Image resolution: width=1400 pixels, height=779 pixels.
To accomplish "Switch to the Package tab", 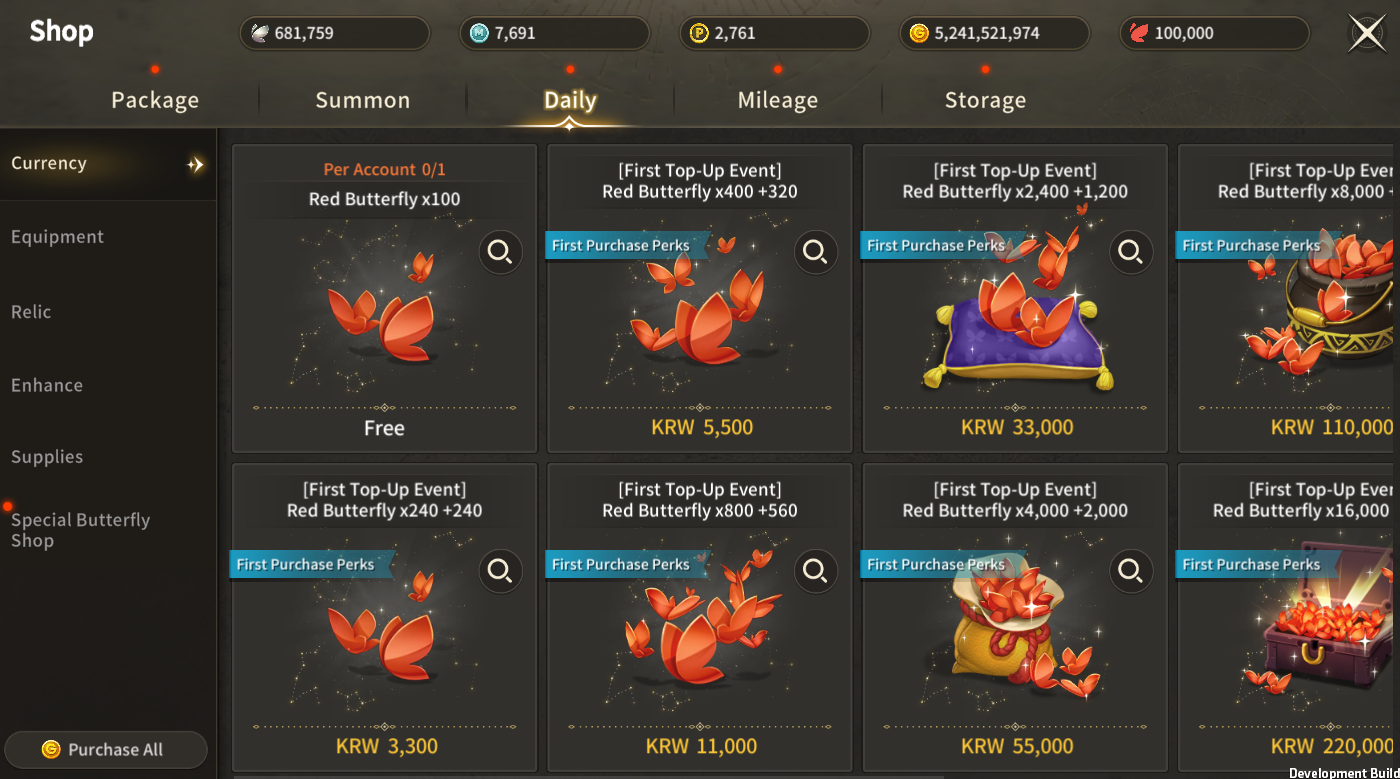I will 155,100.
